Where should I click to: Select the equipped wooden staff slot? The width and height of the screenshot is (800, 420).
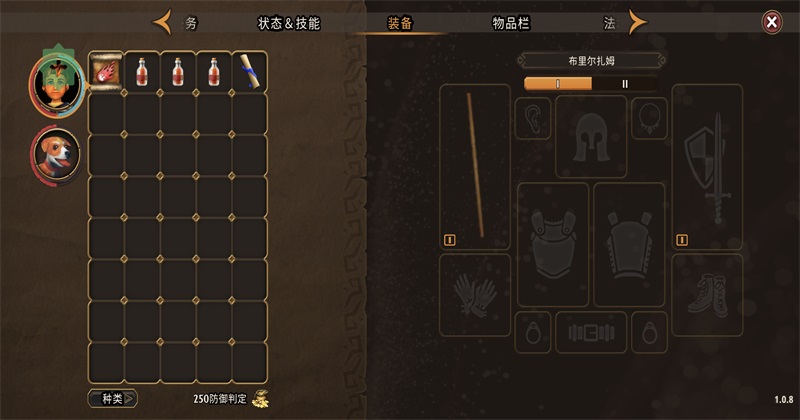[x=475, y=166]
